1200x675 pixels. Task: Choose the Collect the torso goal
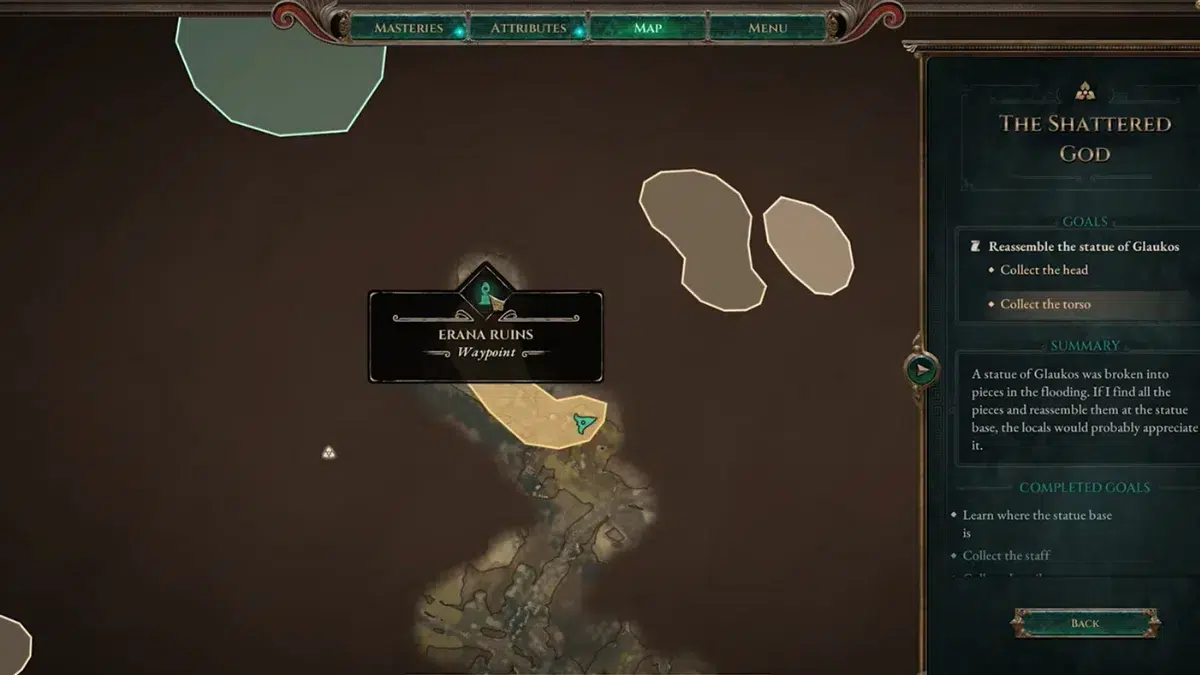pyautogui.click(x=1045, y=304)
